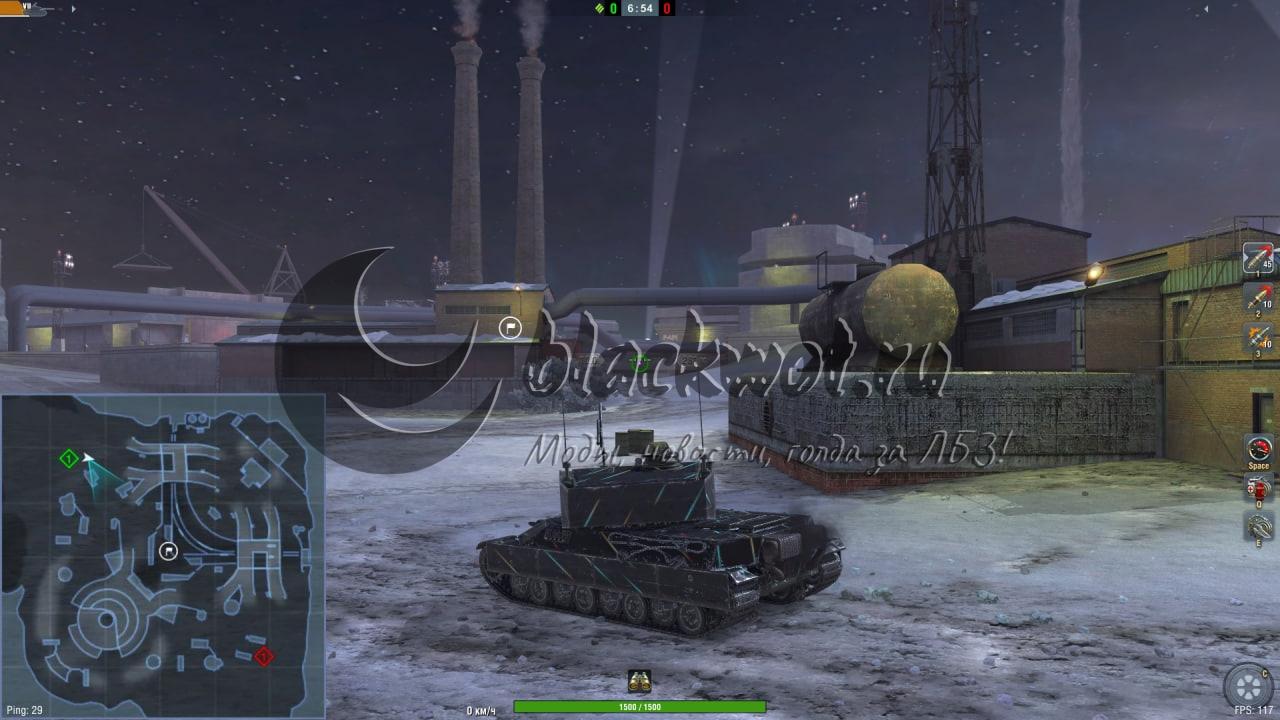Switch to the second shell type slot

point(1258,298)
